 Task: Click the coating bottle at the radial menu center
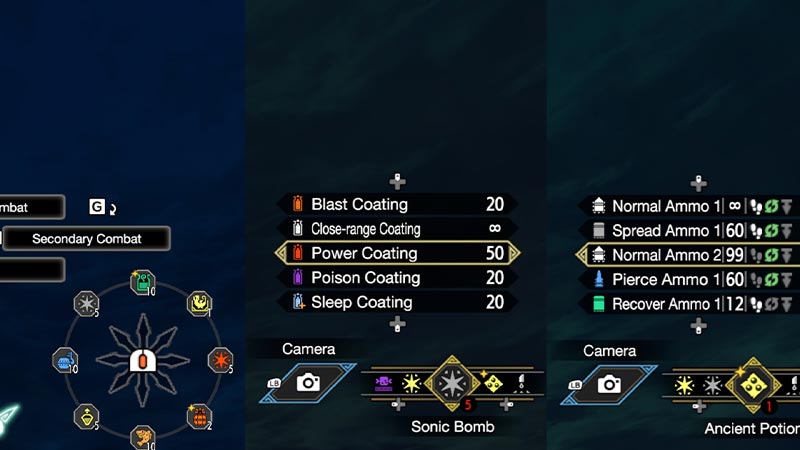tap(141, 360)
